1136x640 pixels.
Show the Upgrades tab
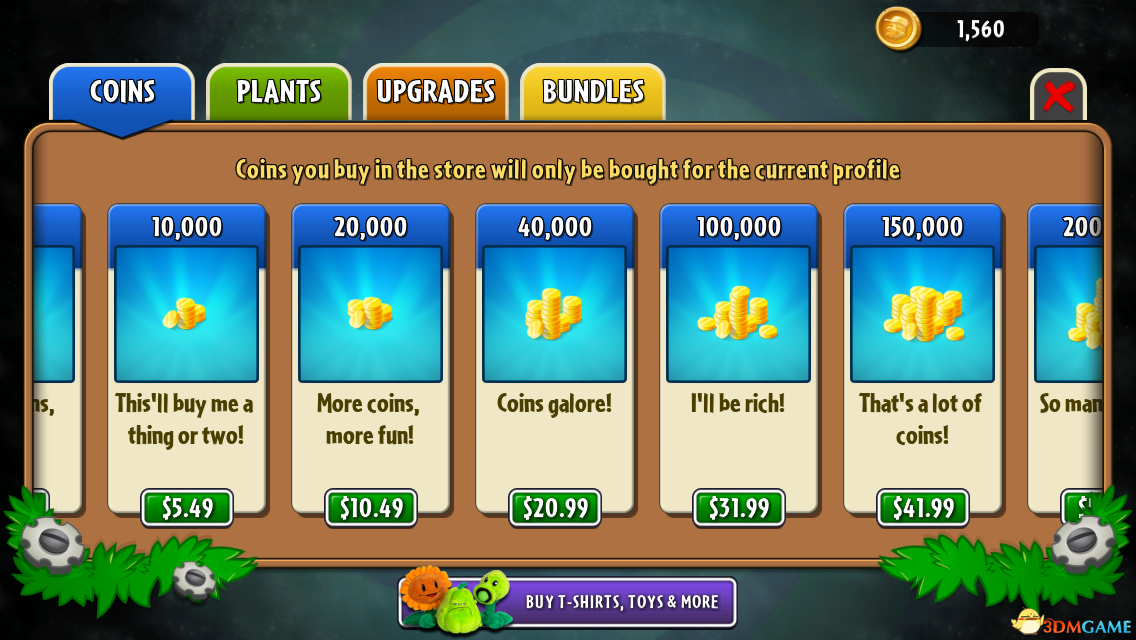pos(436,93)
